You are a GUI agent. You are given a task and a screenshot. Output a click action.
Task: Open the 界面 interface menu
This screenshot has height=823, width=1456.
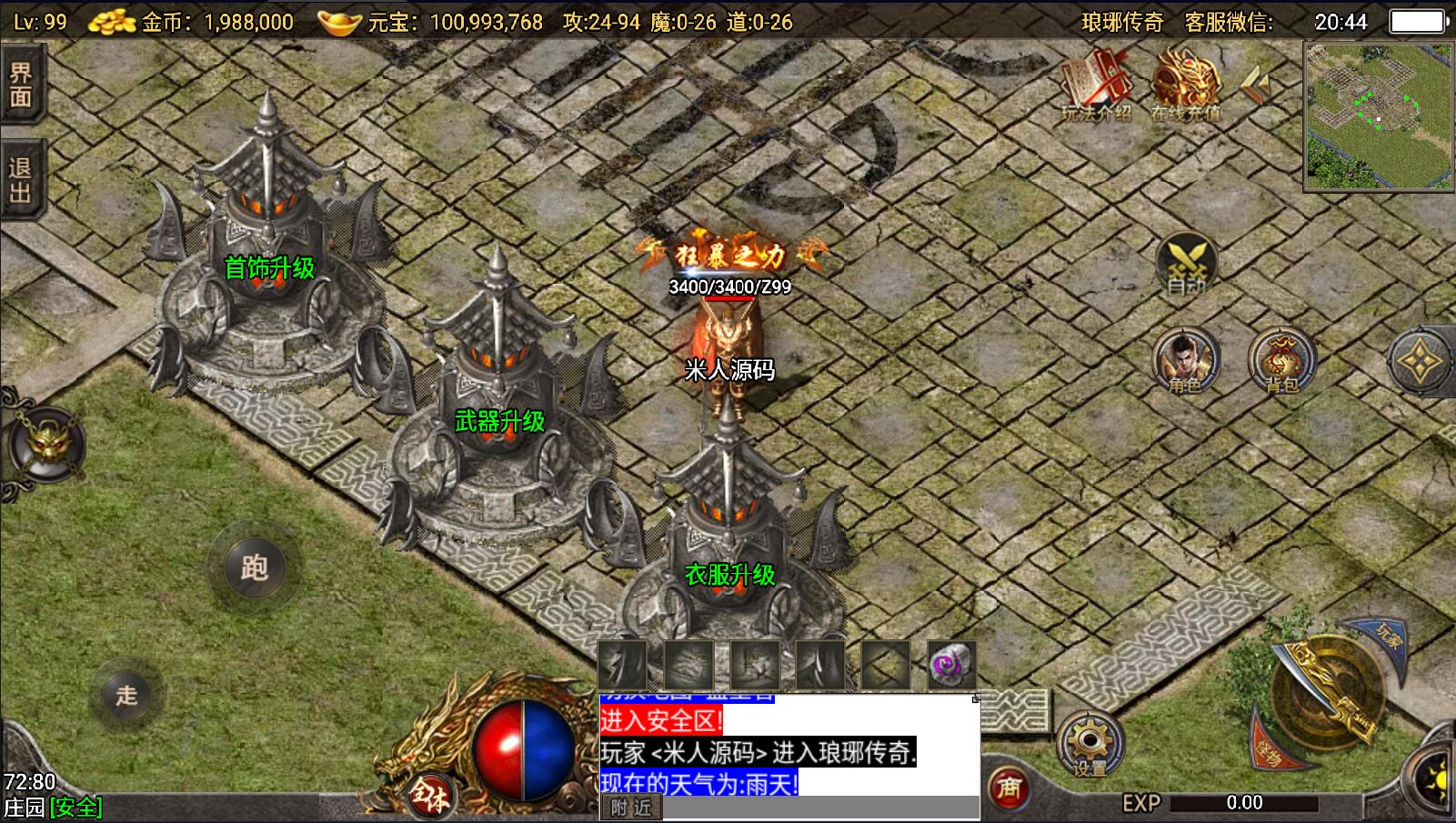pos(21,85)
